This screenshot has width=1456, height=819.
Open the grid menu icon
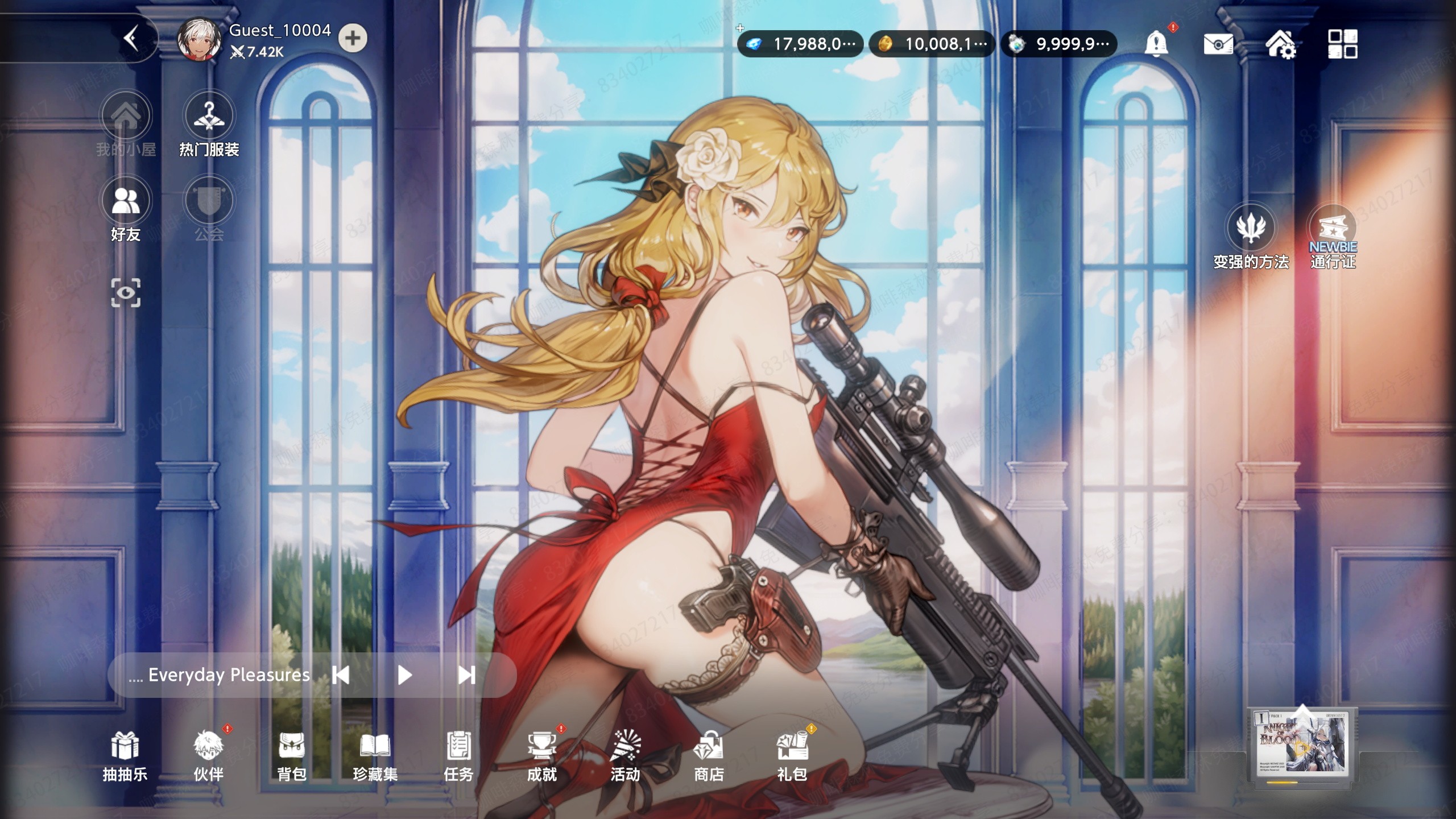pyautogui.click(x=1342, y=44)
